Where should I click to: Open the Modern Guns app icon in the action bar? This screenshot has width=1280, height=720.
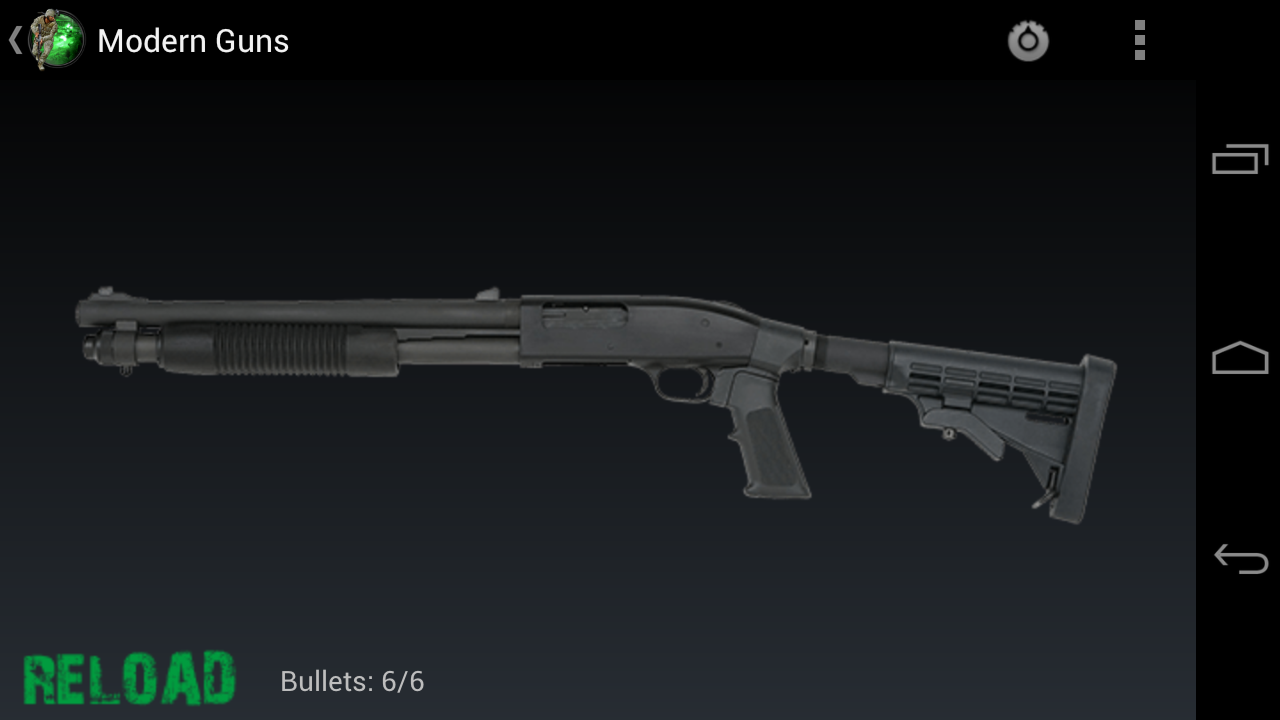[52, 40]
